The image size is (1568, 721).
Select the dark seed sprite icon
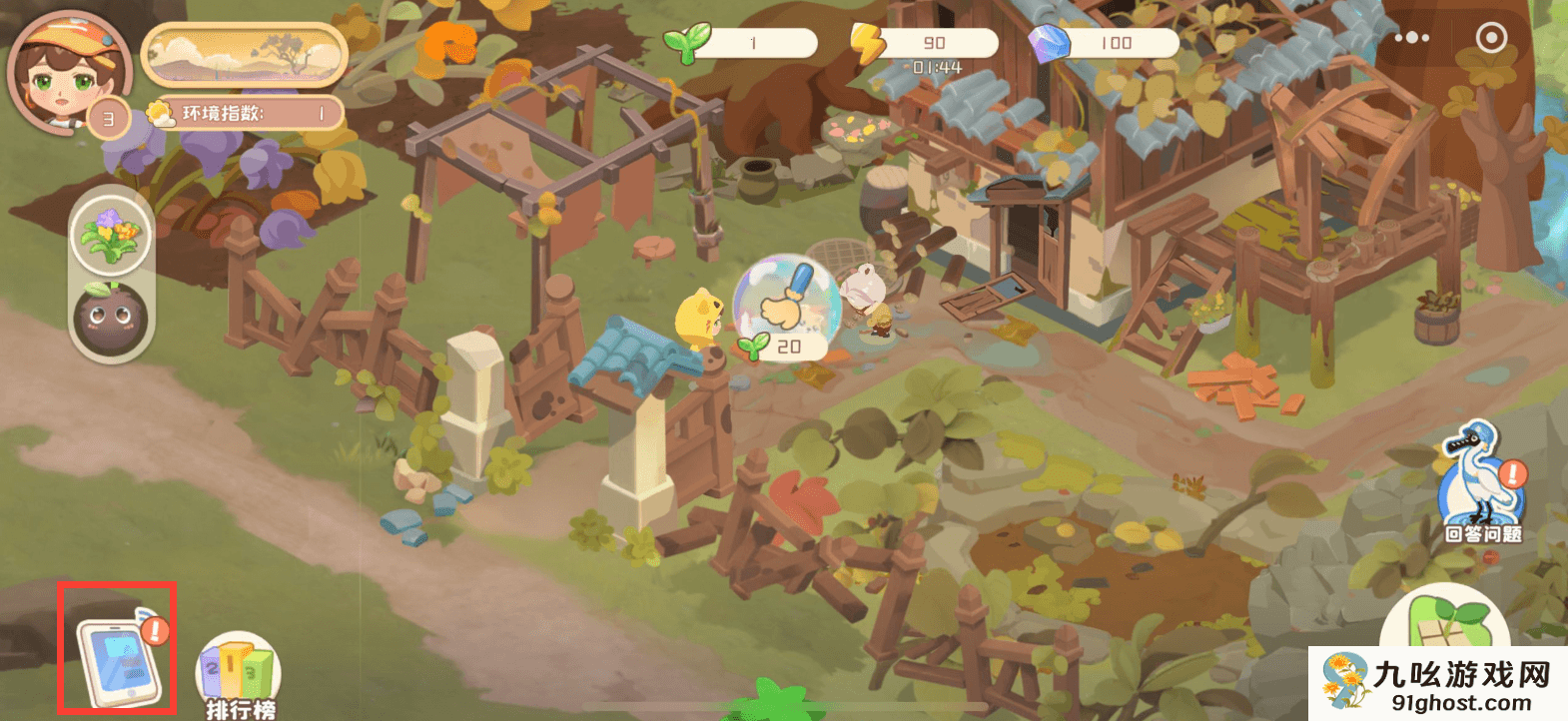(111, 319)
